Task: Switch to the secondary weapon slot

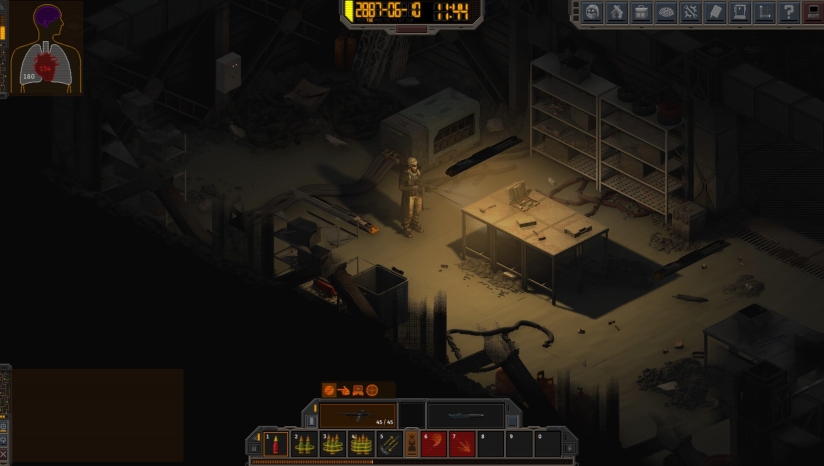Action: (x=466, y=415)
